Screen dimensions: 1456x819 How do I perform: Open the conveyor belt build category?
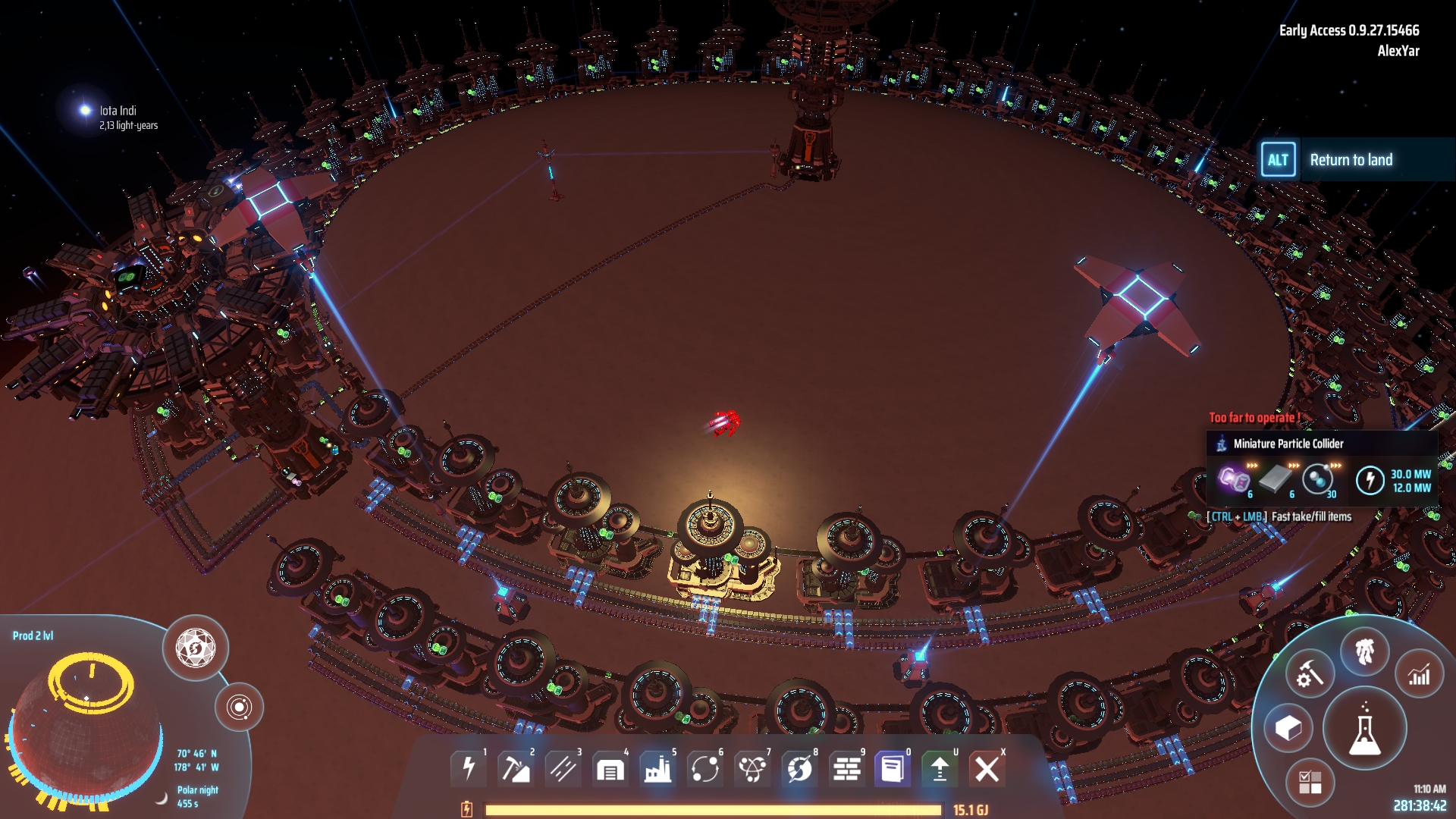[563, 769]
